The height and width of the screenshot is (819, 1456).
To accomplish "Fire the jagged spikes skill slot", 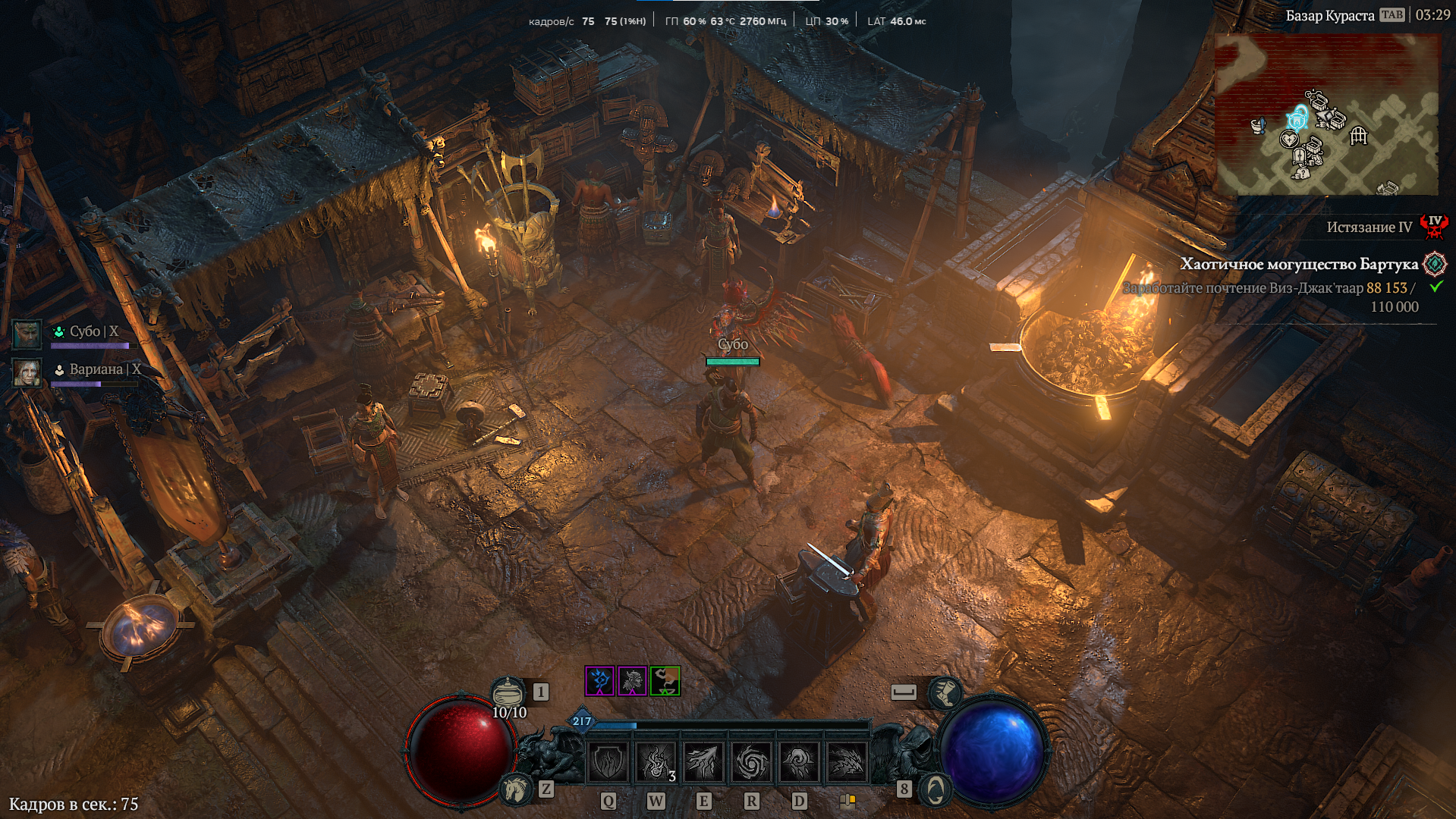I will tap(847, 762).
